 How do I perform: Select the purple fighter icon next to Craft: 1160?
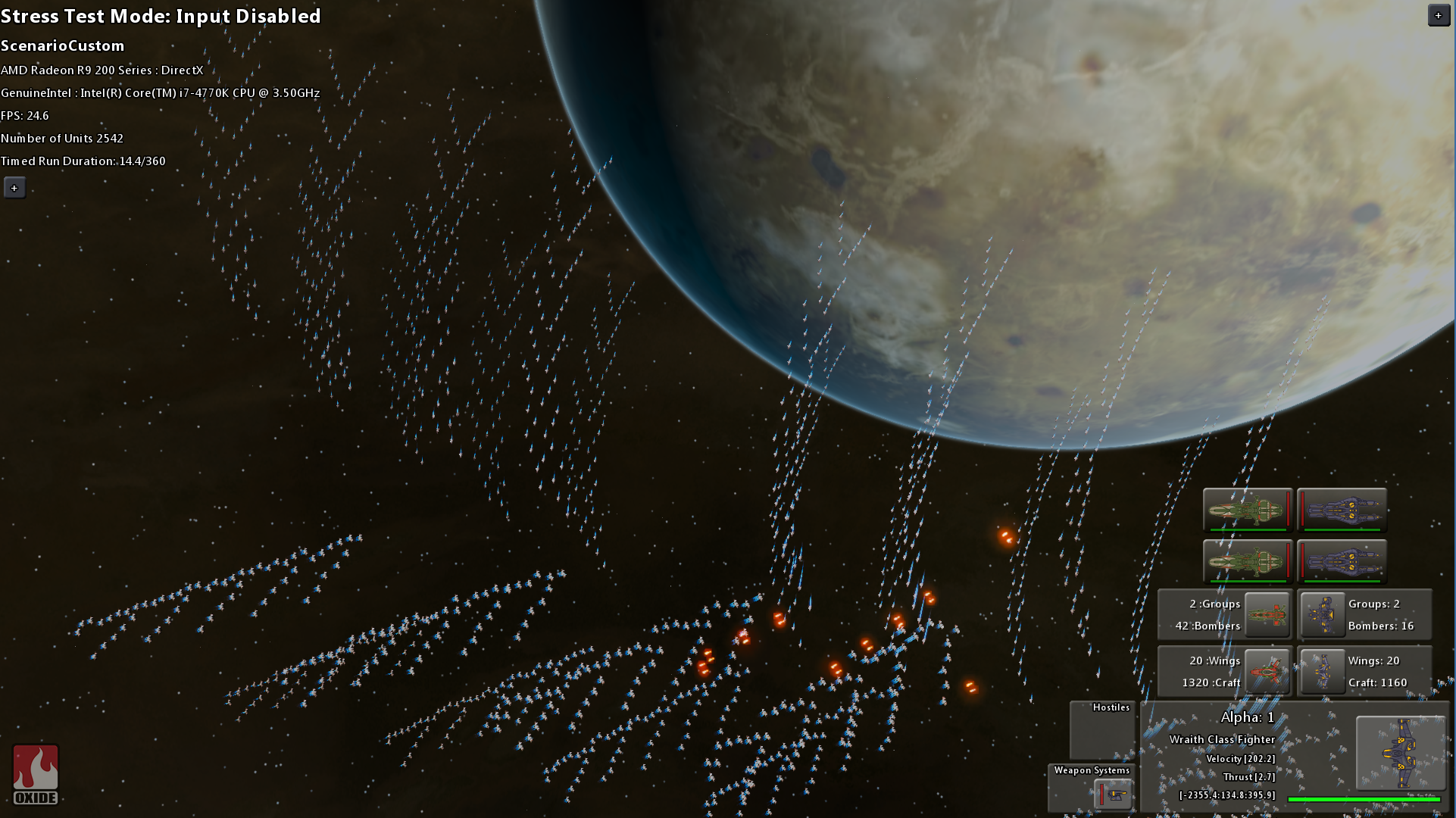click(x=1321, y=671)
